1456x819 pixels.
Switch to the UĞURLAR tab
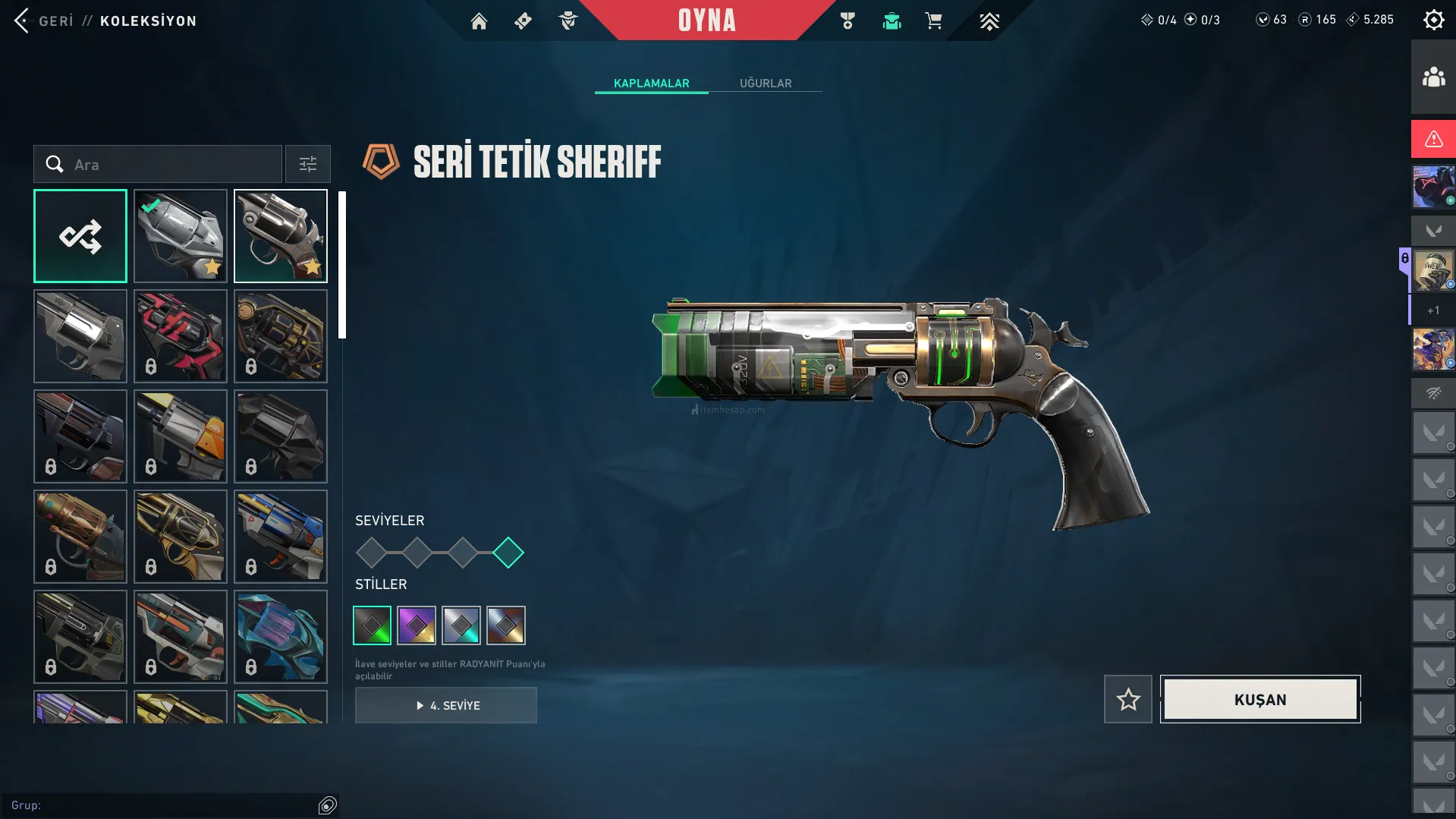coord(766,83)
